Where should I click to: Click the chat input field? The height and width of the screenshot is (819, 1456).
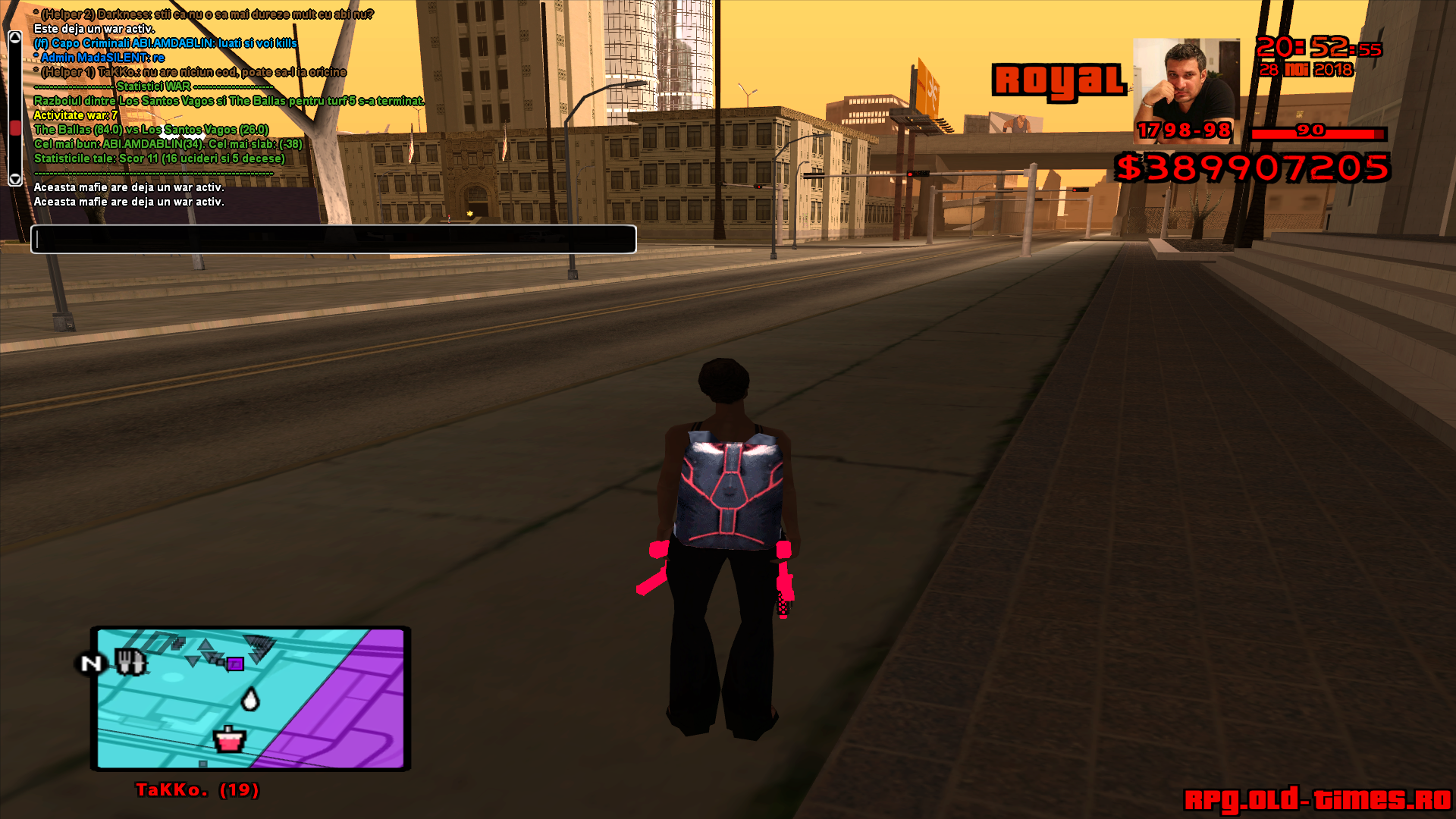pos(334,239)
